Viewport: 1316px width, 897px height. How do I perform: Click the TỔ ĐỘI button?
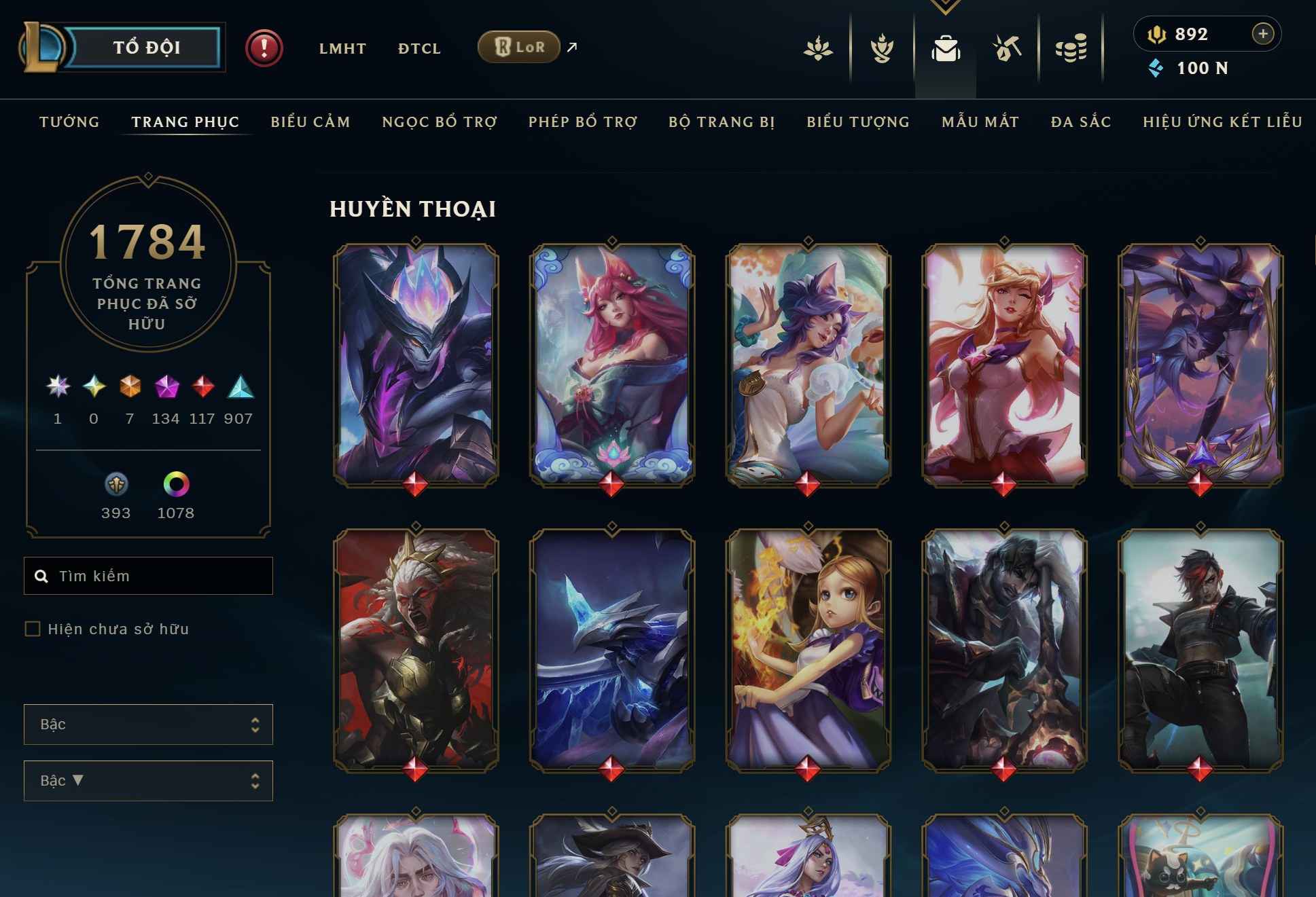tap(146, 47)
